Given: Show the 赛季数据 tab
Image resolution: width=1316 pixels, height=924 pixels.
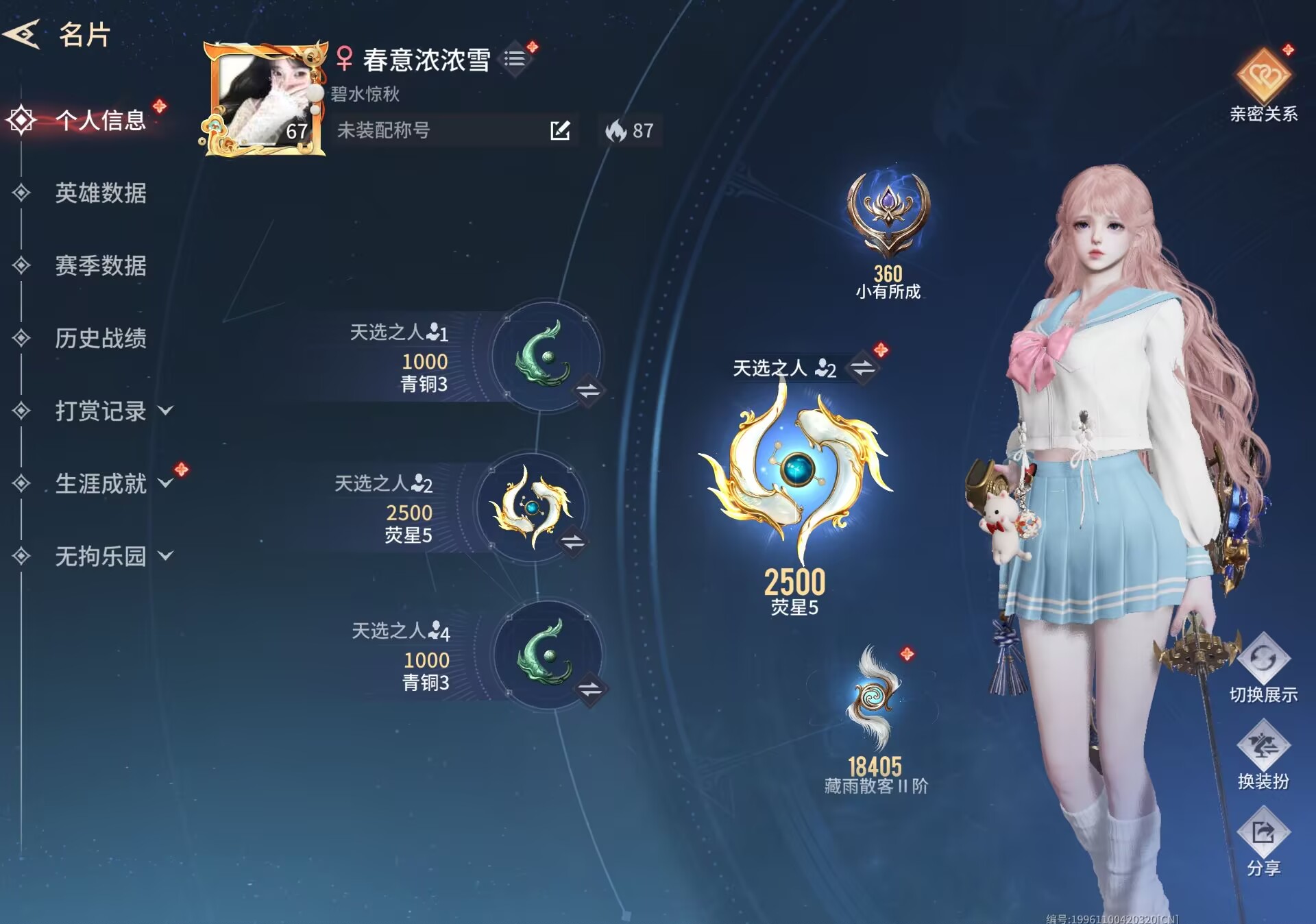Looking at the screenshot, I should [100, 266].
